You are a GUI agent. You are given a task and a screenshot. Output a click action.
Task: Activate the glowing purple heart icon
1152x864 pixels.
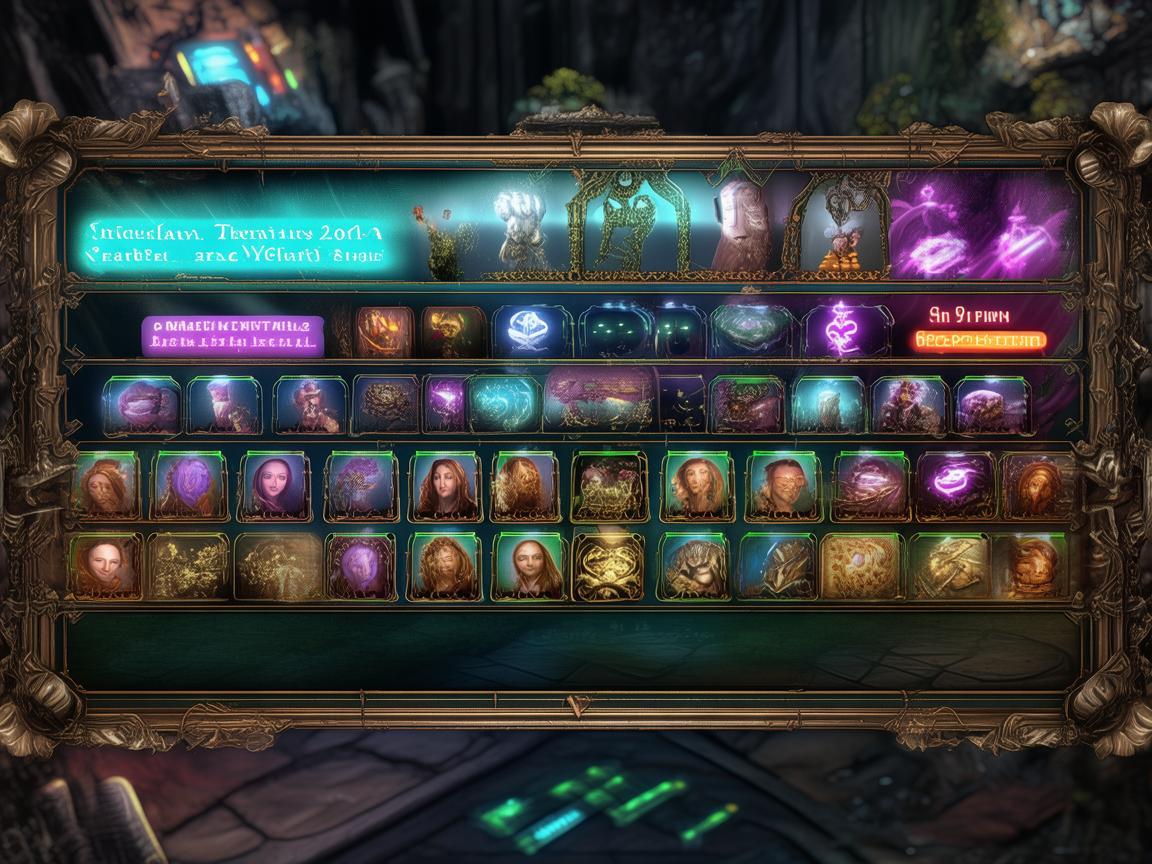[839, 329]
